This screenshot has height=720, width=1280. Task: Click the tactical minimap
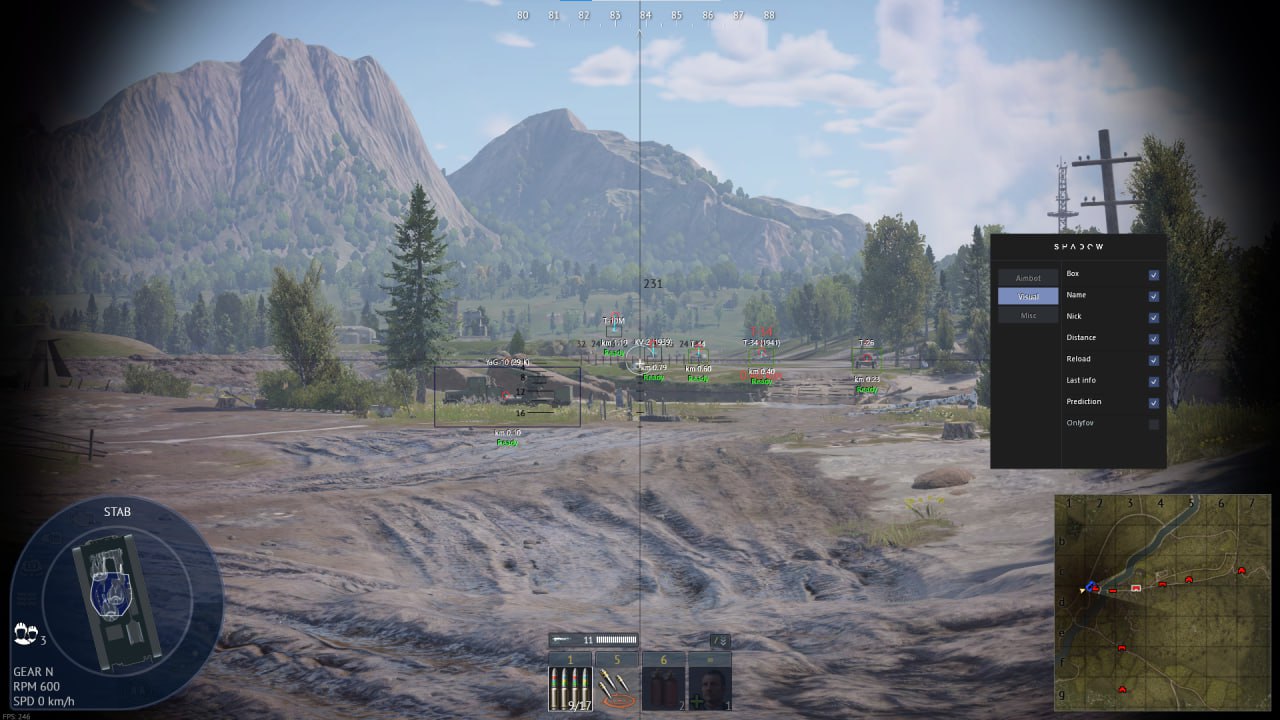(1162, 602)
